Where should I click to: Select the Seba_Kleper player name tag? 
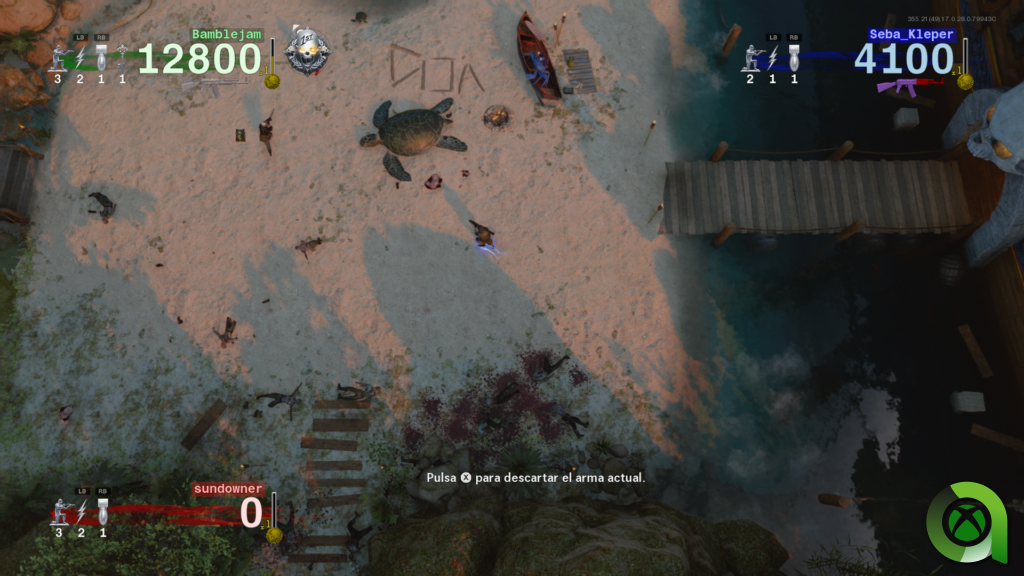click(x=912, y=34)
